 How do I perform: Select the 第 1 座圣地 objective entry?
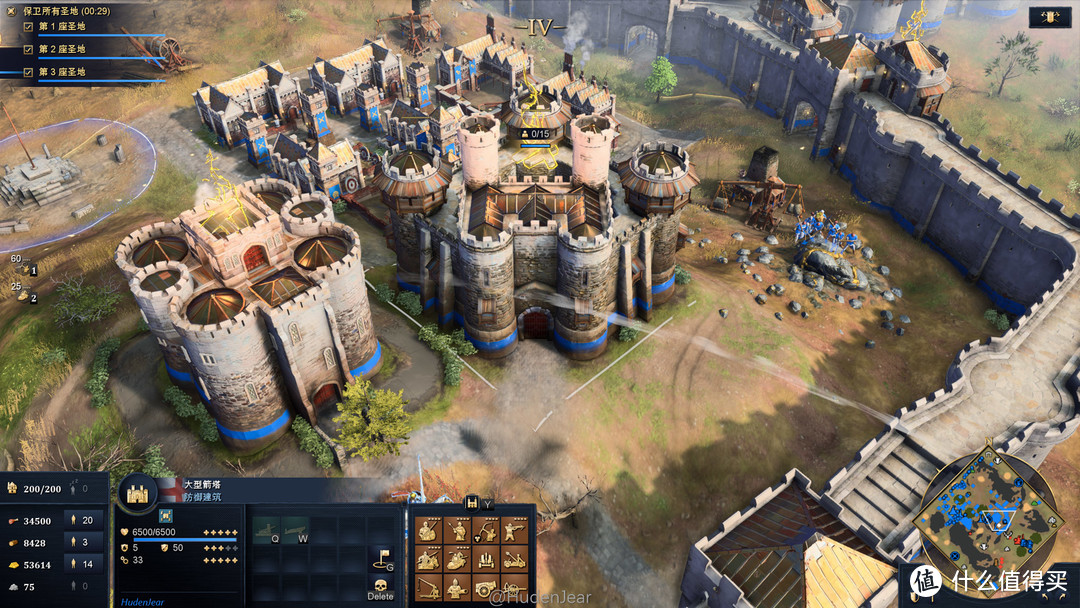[61, 25]
